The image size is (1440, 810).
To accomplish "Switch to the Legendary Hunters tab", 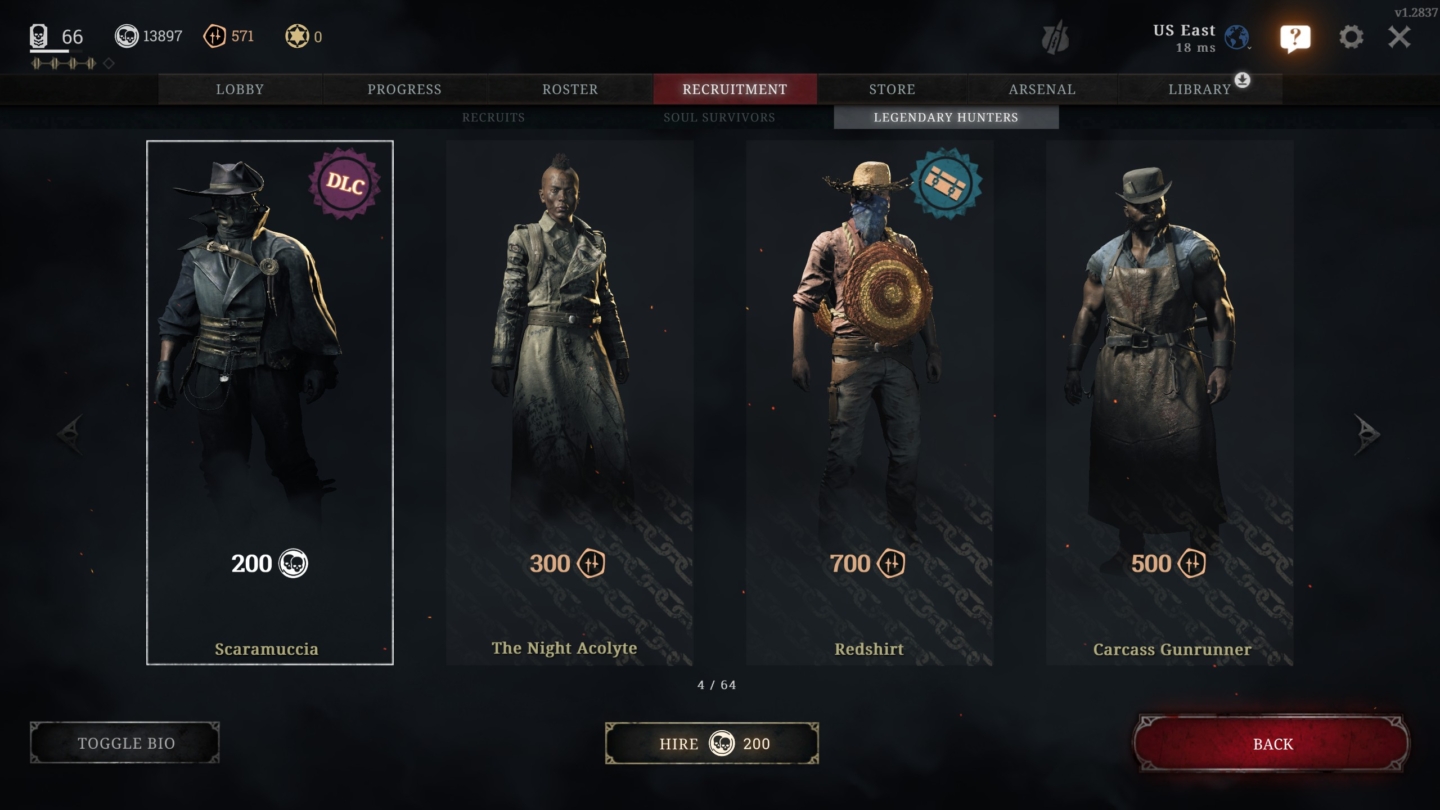I will (944, 117).
